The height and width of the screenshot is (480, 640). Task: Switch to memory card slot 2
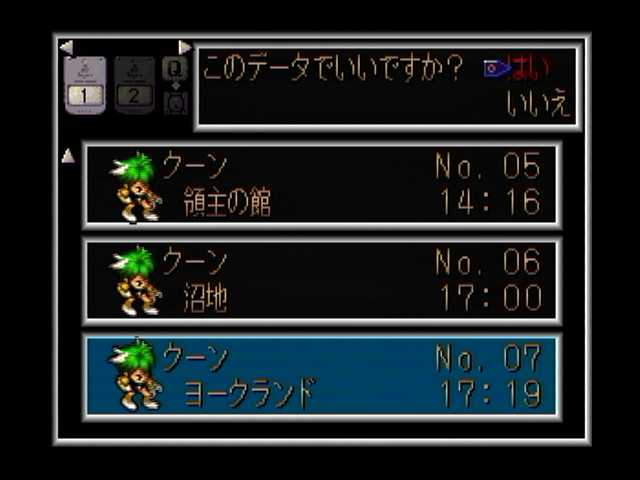click(x=134, y=84)
